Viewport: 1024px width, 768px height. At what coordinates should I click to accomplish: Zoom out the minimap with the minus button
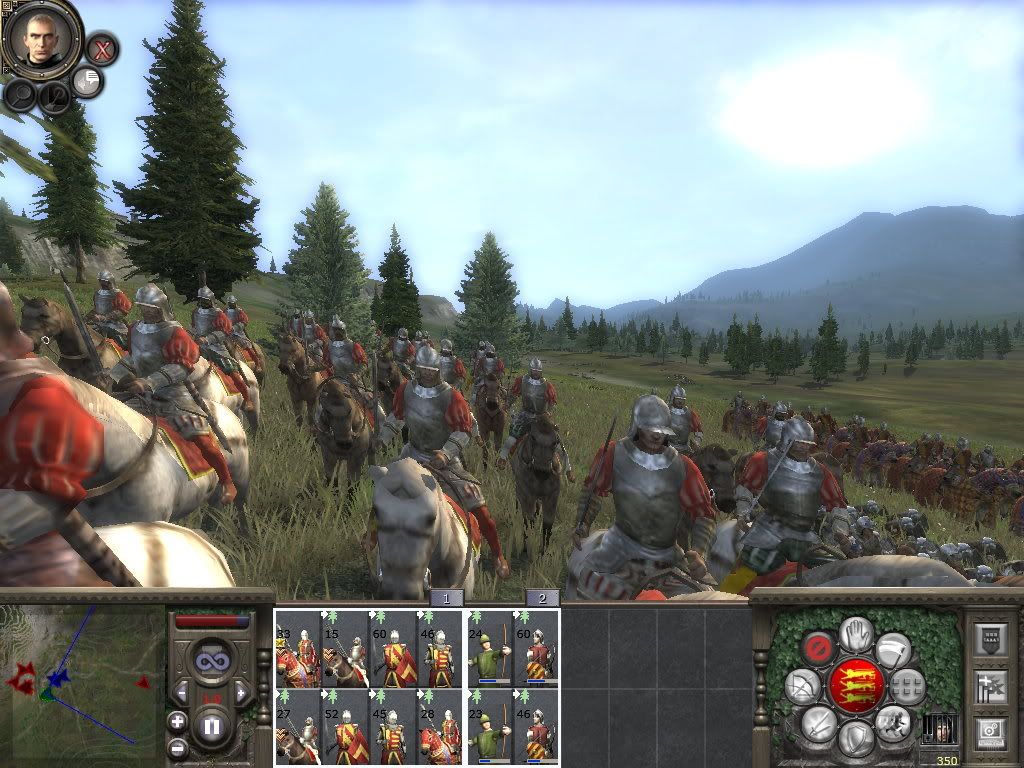point(177,747)
